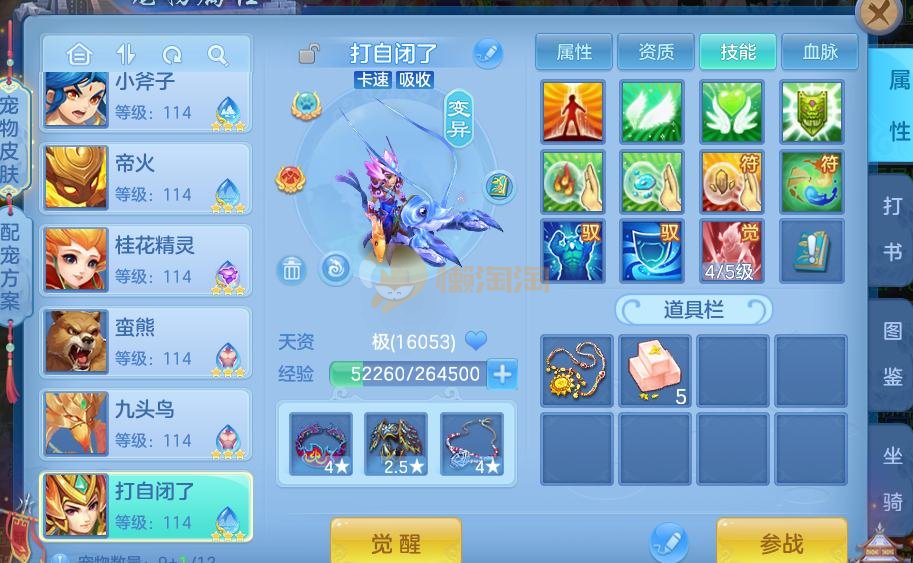Open the 宠物皮肤 panel

[10, 140]
